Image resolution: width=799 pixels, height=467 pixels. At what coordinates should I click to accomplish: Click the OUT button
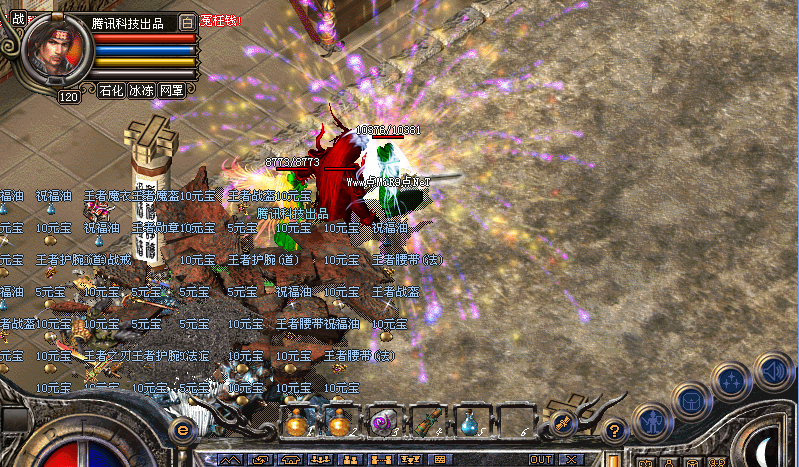point(541,459)
